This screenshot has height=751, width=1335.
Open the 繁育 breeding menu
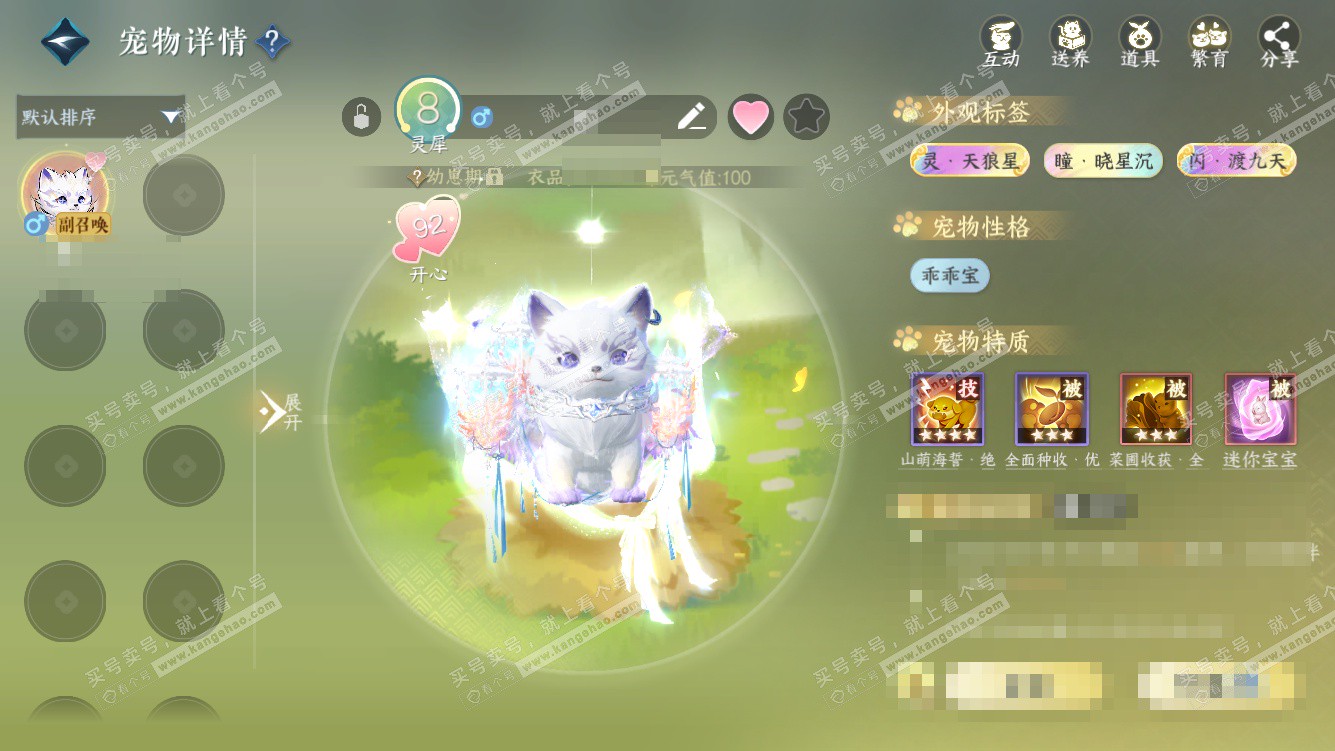[x=1209, y=42]
